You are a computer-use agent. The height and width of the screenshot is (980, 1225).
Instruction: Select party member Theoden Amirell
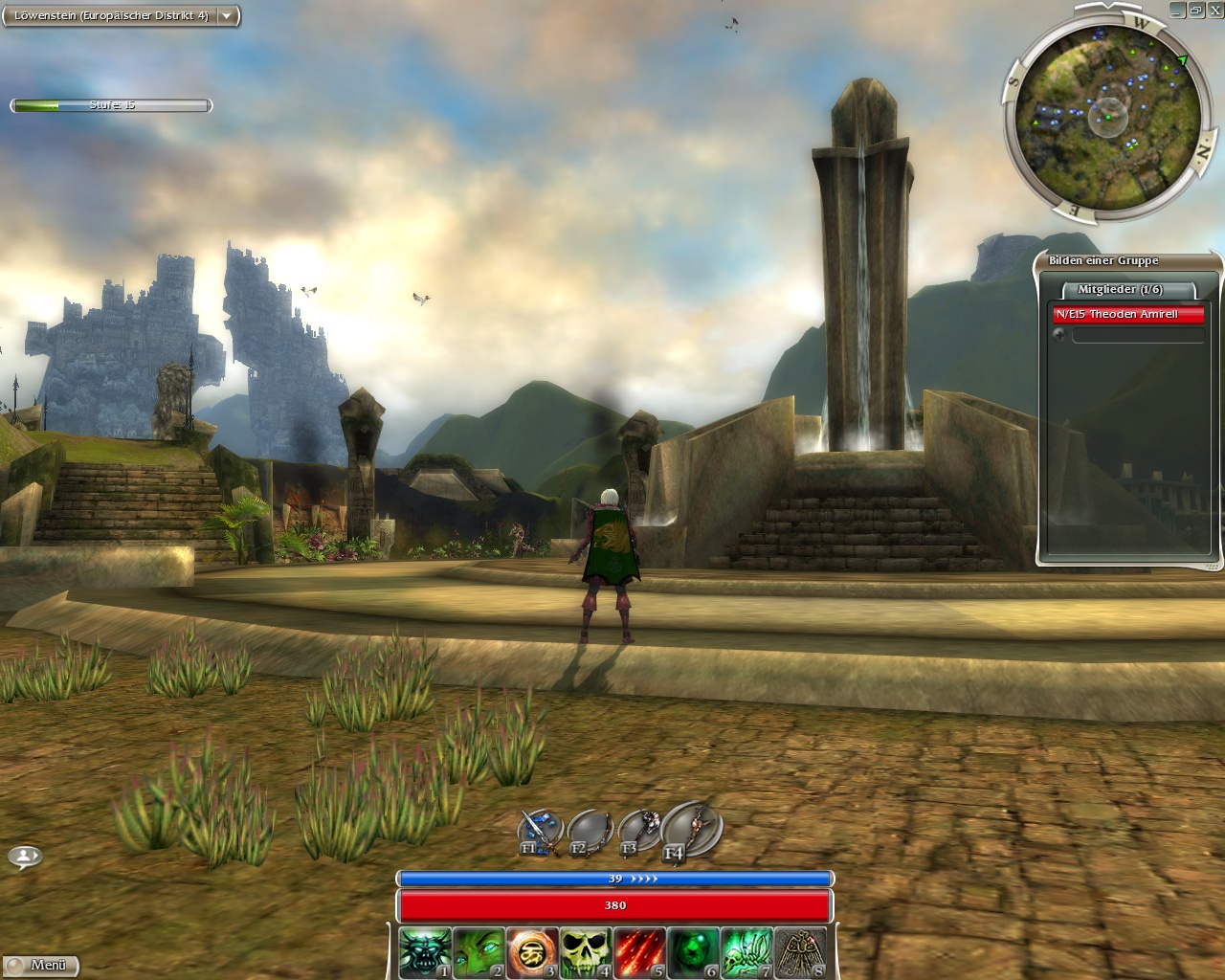[x=1127, y=314]
